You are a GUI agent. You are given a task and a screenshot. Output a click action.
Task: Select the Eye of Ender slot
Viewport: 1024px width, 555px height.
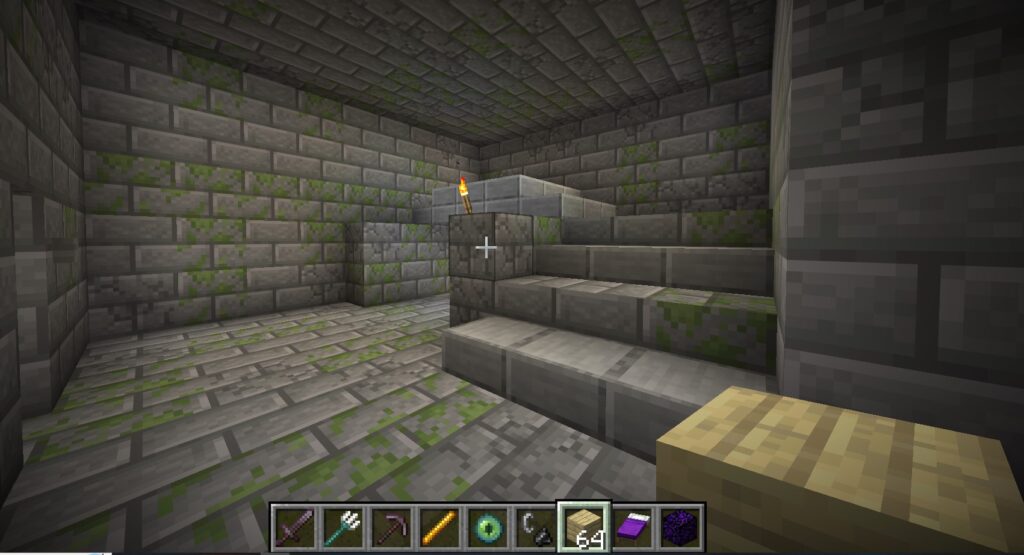coord(486,526)
